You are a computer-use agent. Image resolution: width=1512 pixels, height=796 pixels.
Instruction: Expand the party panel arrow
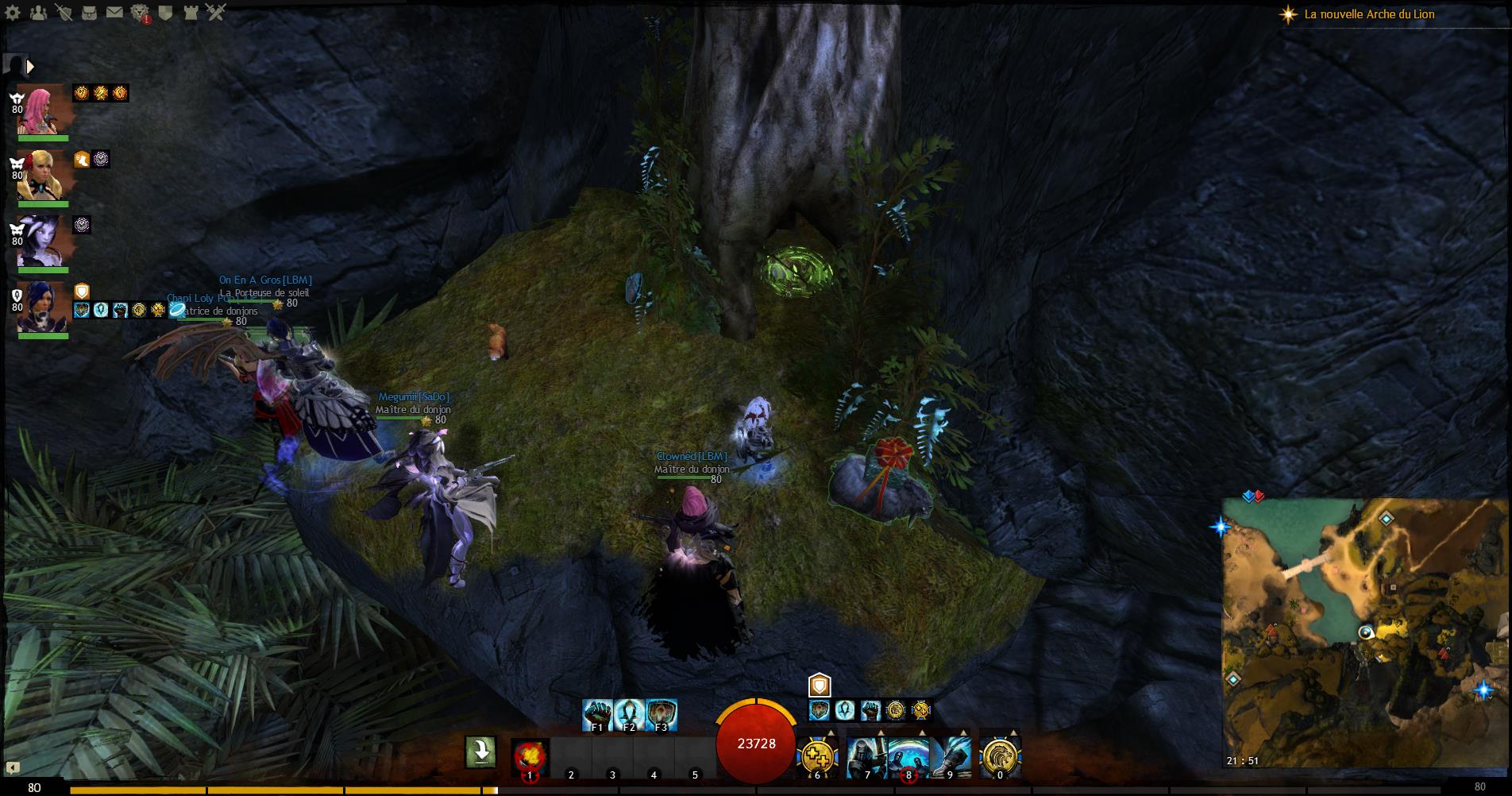point(30,67)
